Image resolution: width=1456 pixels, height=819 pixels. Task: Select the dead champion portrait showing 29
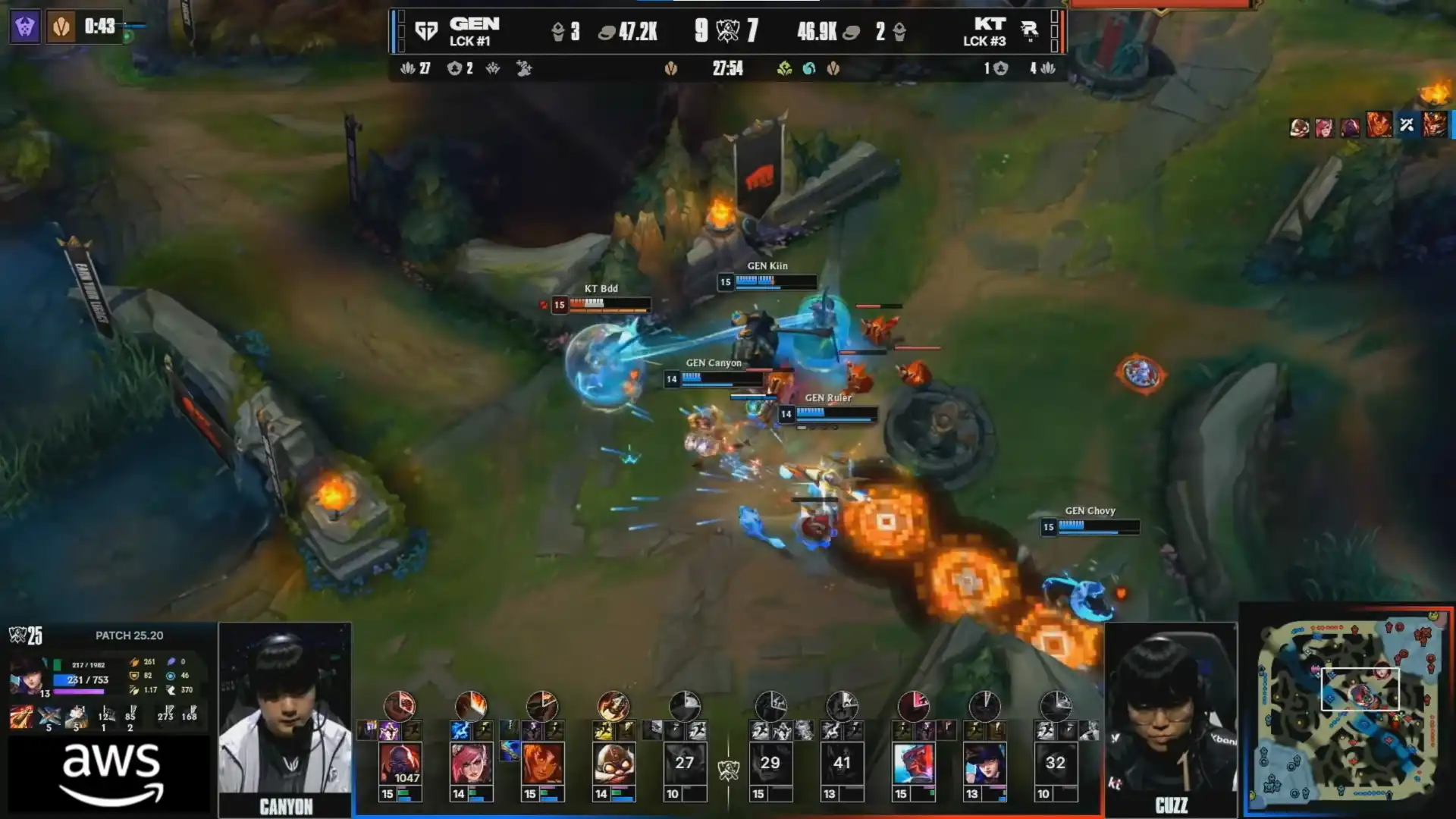[x=770, y=763]
